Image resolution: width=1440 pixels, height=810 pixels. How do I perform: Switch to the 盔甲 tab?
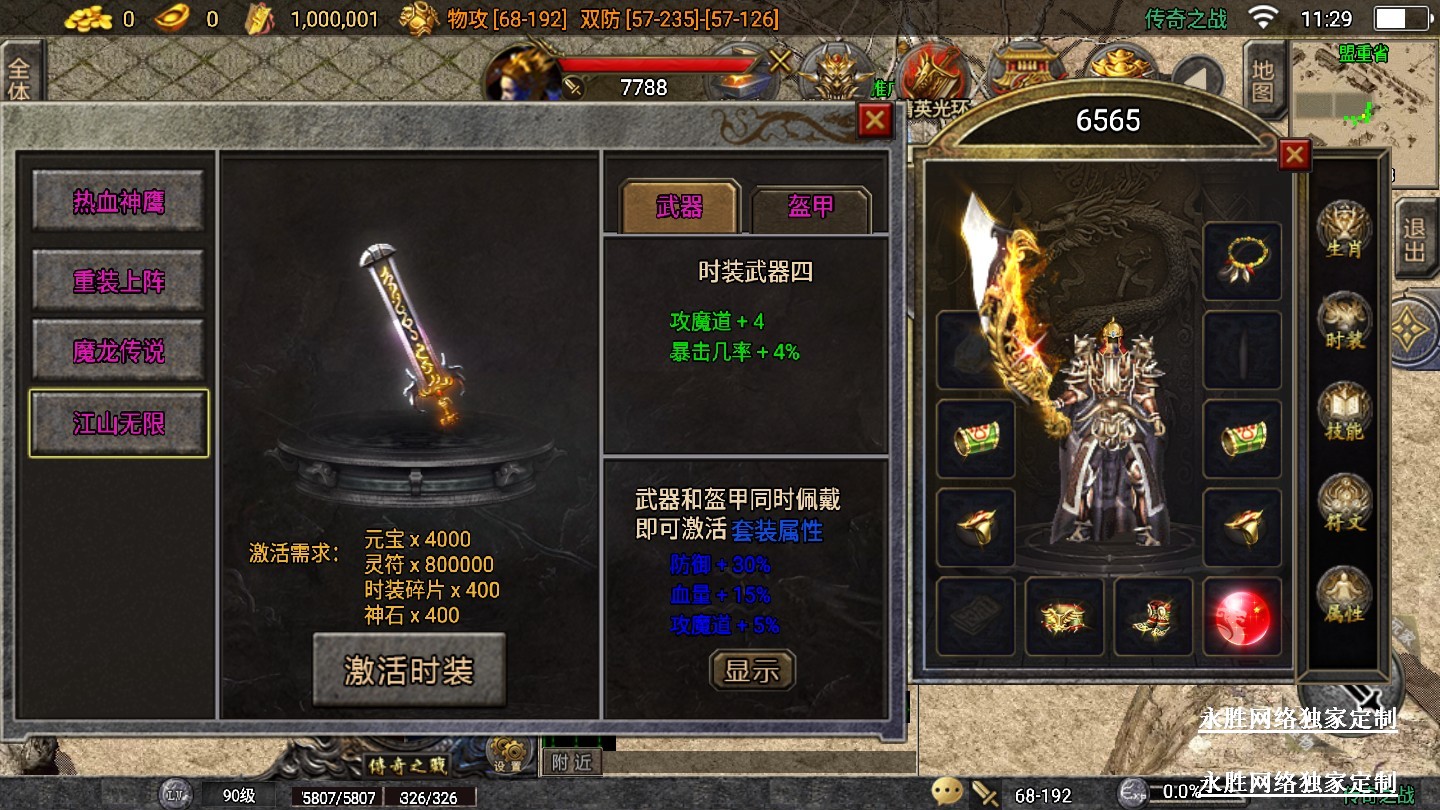tap(810, 207)
